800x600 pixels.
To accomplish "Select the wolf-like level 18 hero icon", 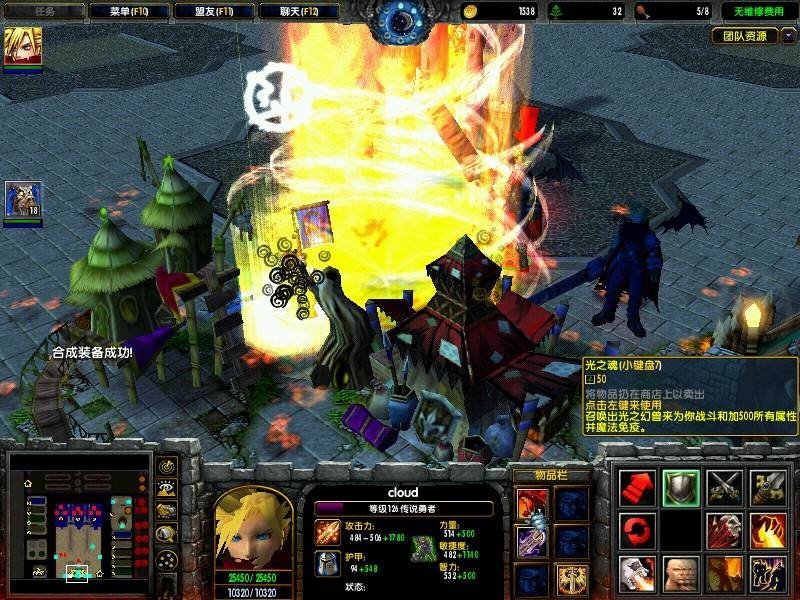I will [22, 200].
